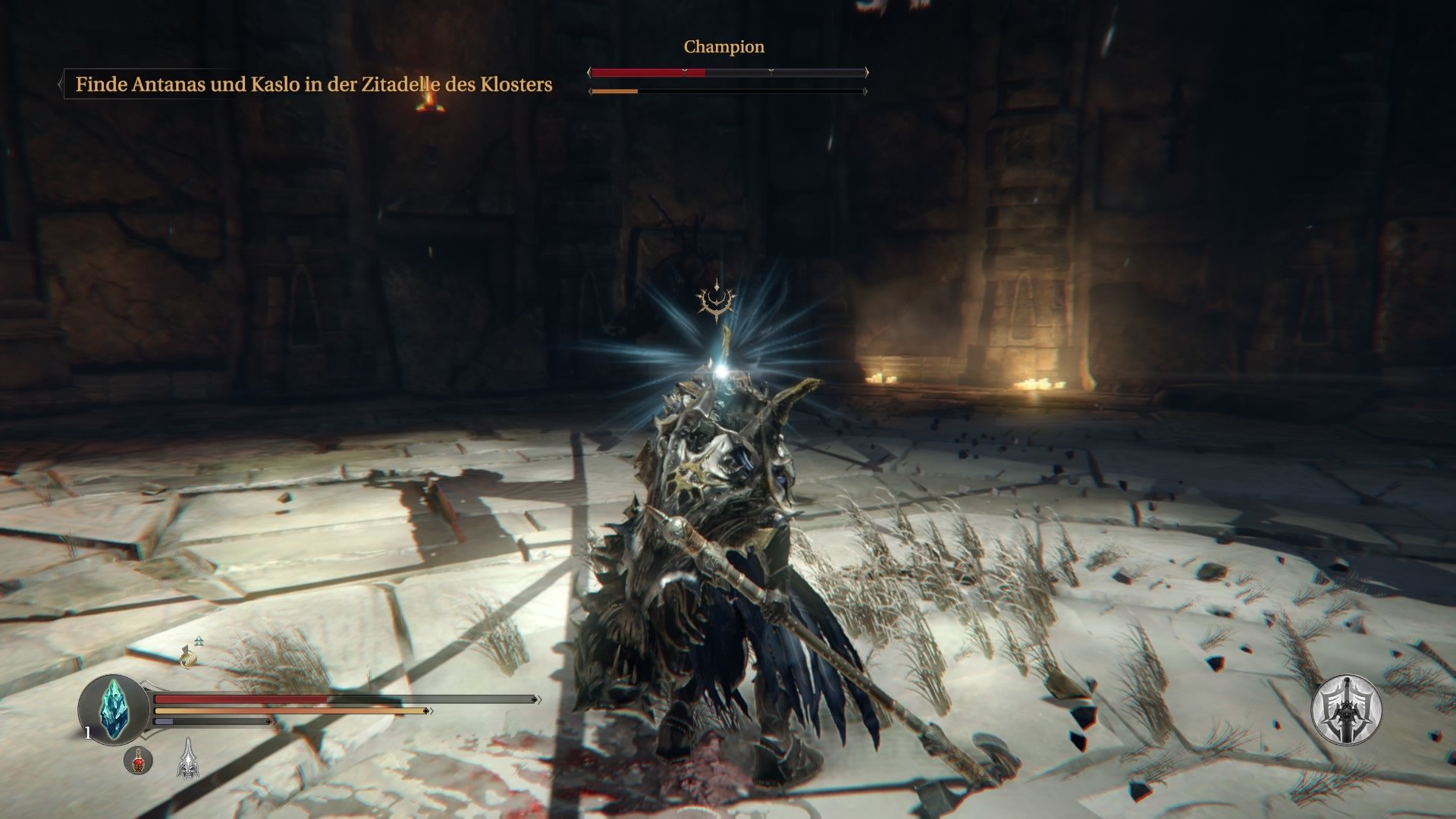Click the right arrow cap of the boss bar

(x=865, y=74)
